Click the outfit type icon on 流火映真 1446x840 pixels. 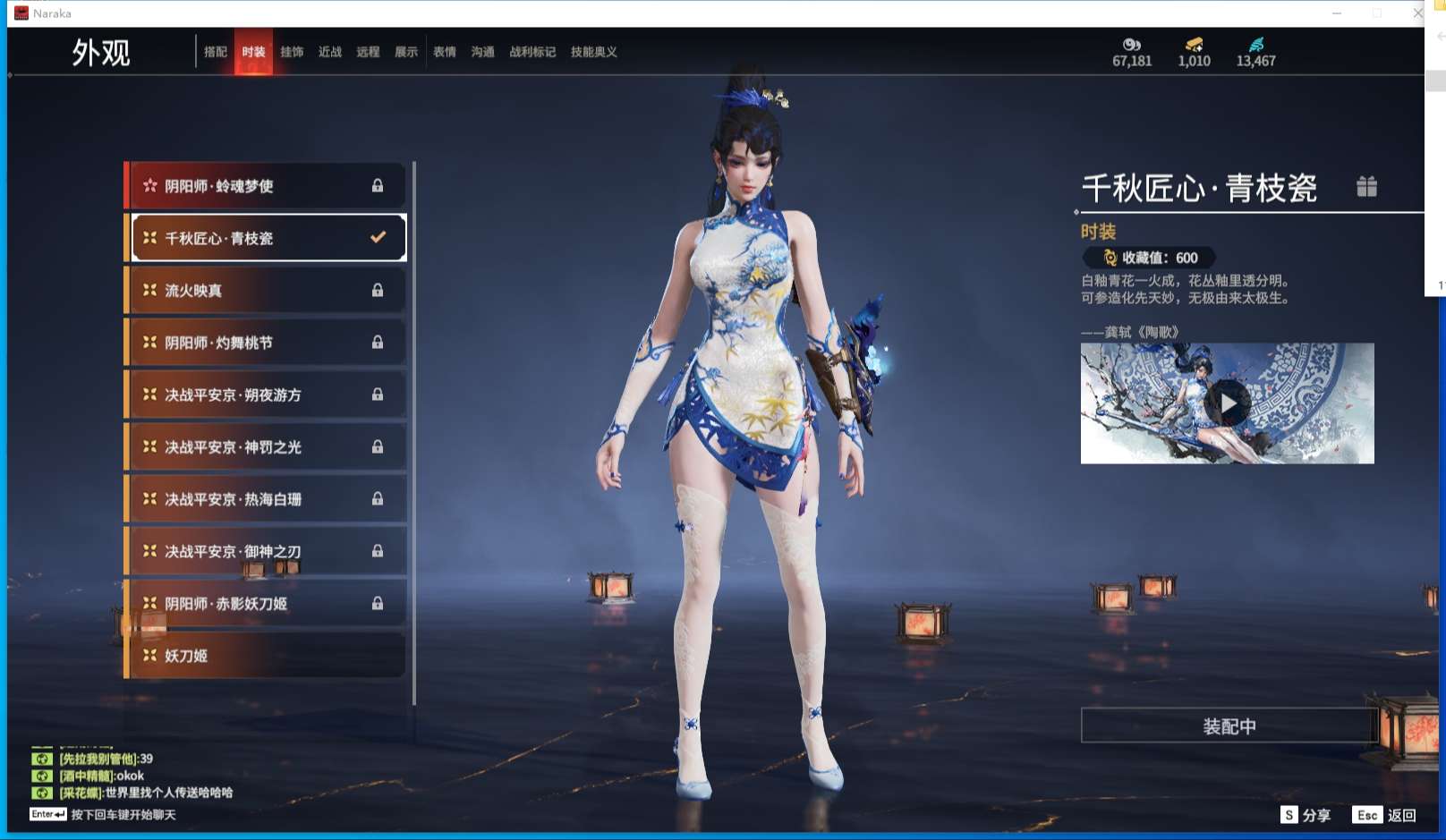[x=151, y=290]
